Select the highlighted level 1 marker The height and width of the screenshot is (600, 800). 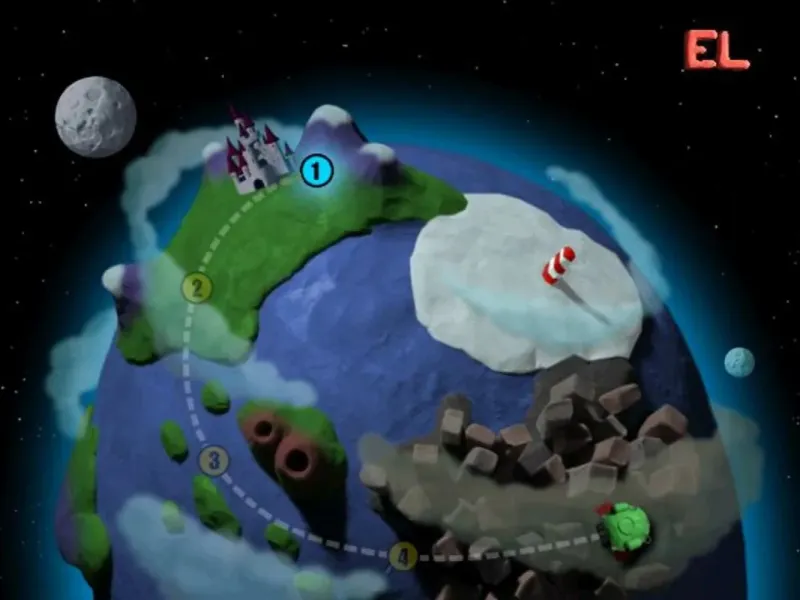coord(316,171)
